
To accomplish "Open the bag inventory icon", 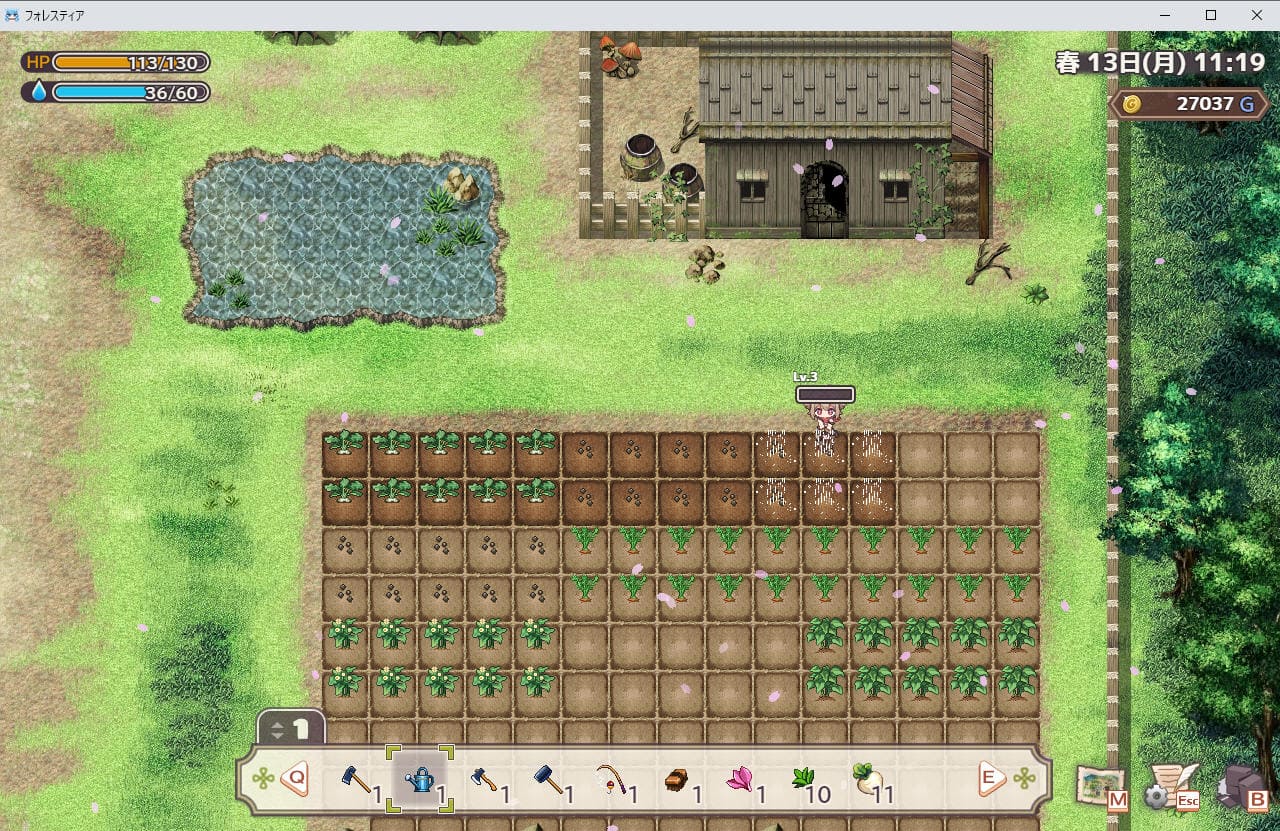I will click(1240, 788).
